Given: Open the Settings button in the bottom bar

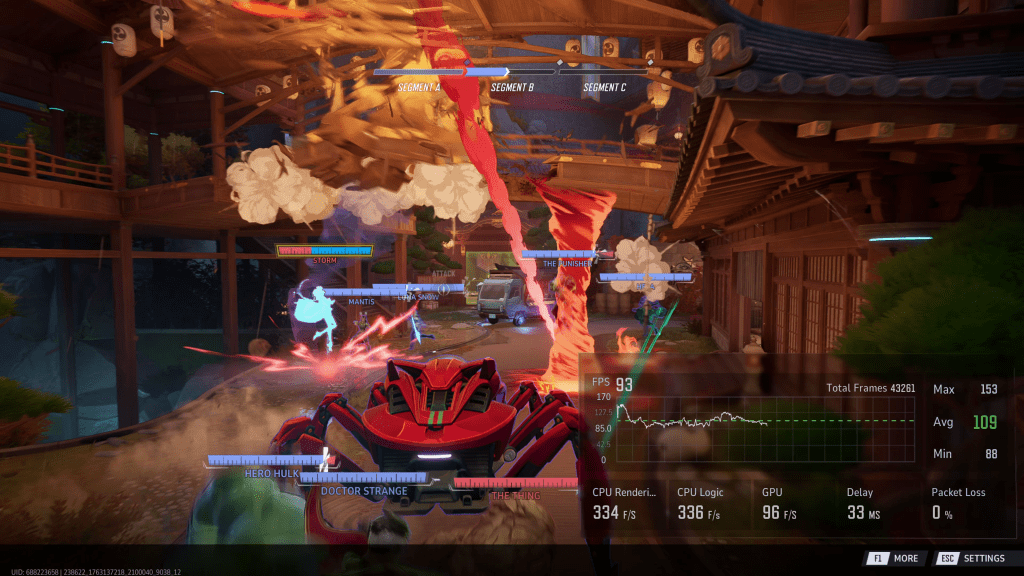Looking at the screenshot, I should (x=971, y=558).
